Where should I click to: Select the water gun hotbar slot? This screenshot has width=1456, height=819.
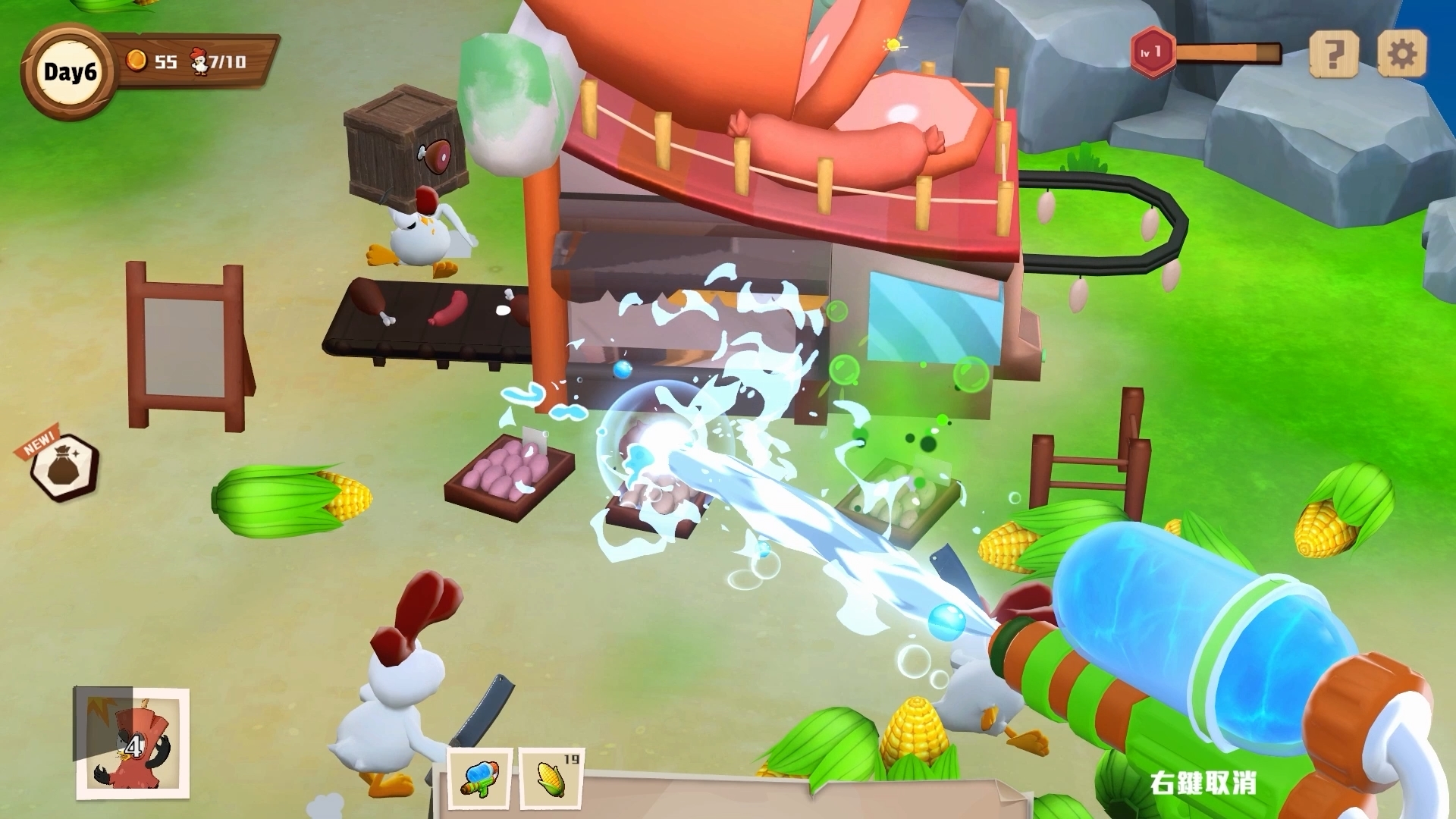pyautogui.click(x=479, y=779)
